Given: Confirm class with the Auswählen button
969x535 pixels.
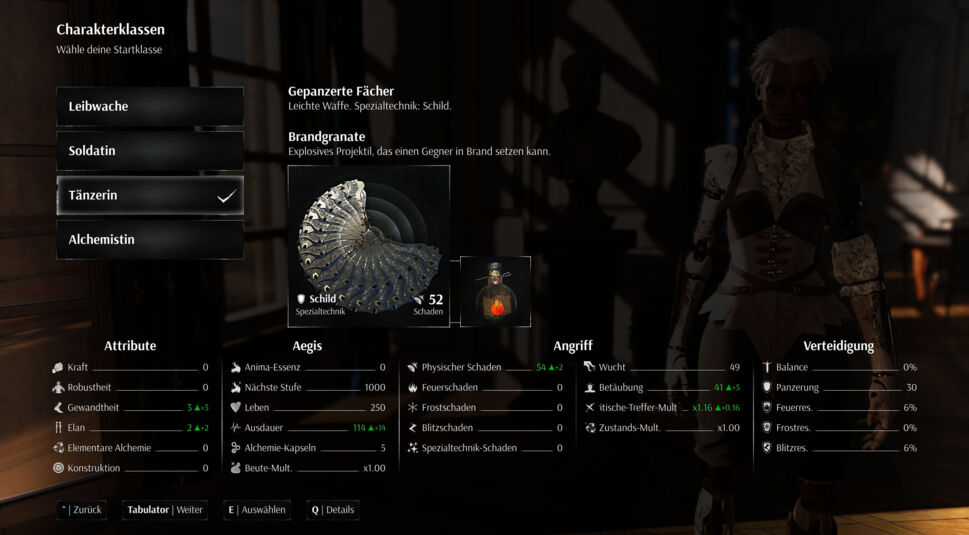Looking at the screenshot, I should pyautogui.click(x=257, y=510).
